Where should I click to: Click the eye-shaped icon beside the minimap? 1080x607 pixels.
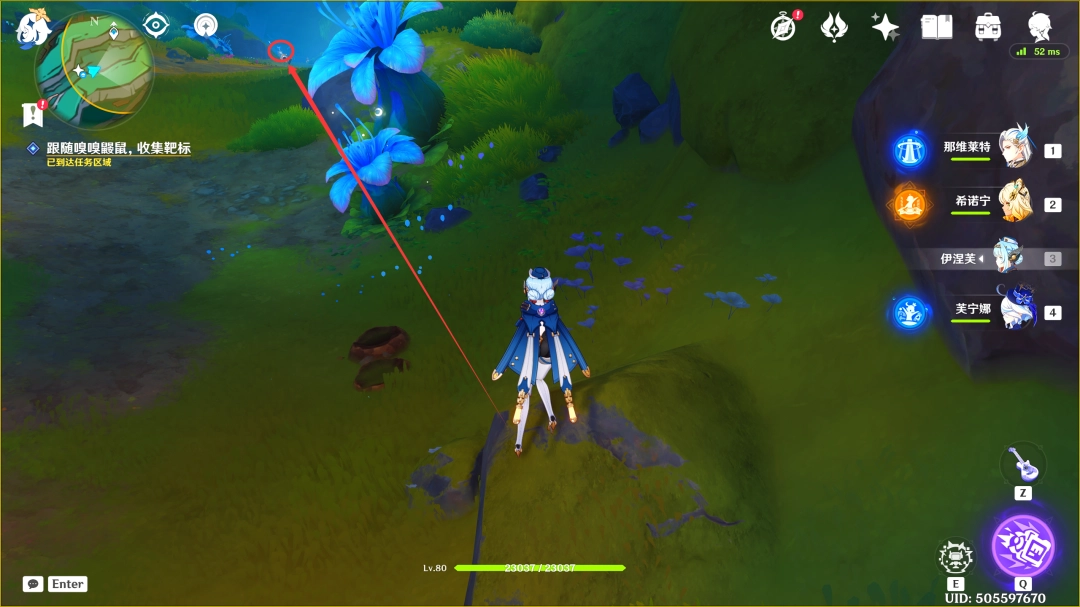point(157,25)
